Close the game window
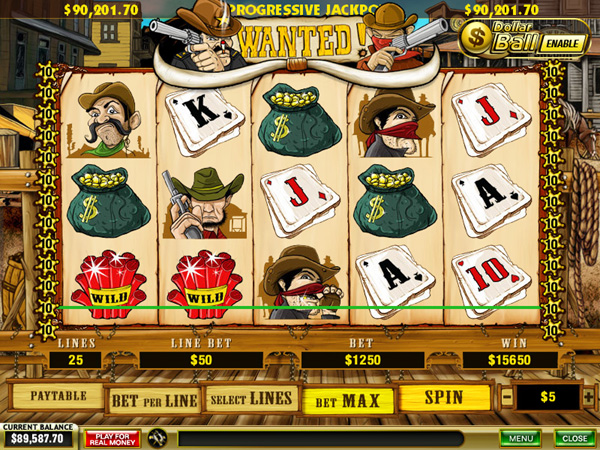 coord(573,438)
